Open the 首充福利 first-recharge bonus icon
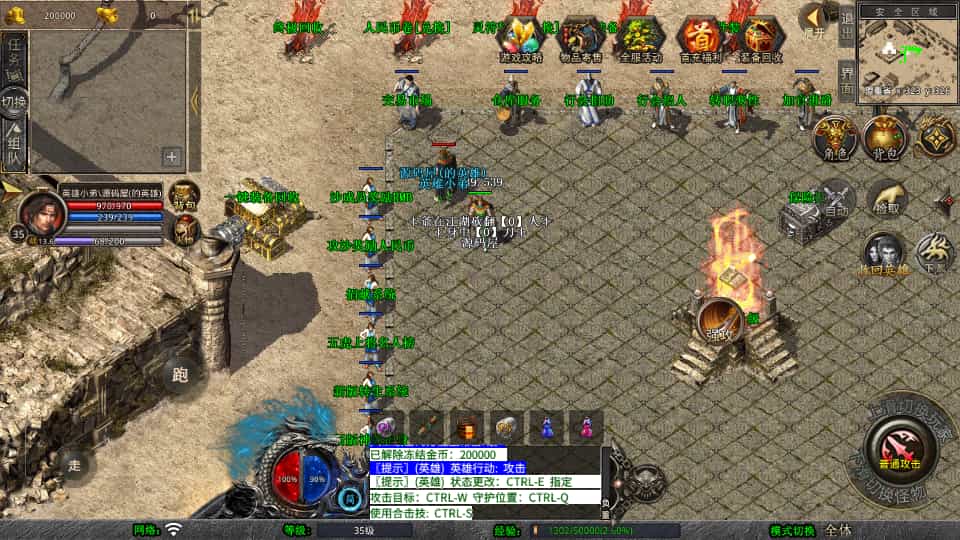 [700, 40]
